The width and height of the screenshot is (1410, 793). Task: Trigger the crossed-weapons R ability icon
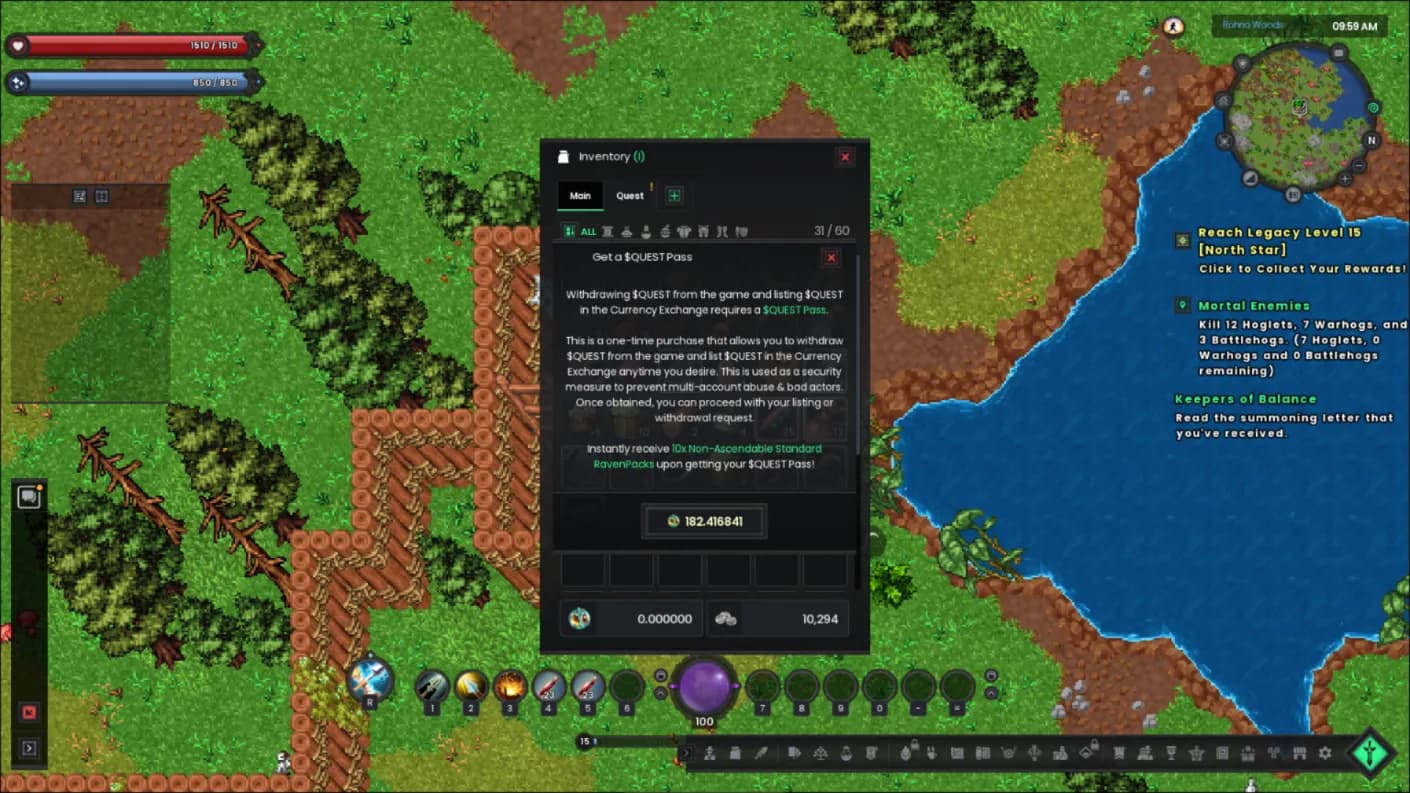pyautogui.click(x=369, y=681)
